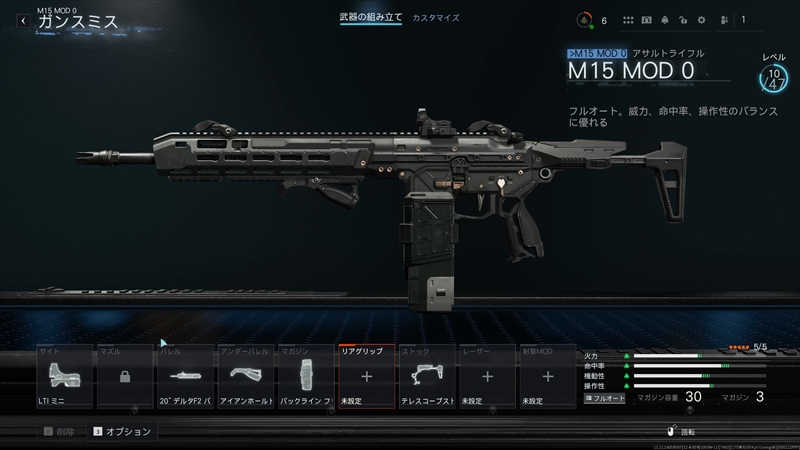The height and width of the screenshot is (450, 800).
Task: Toggle the フルオート fire mode label
Action: [x=604, y=398]
